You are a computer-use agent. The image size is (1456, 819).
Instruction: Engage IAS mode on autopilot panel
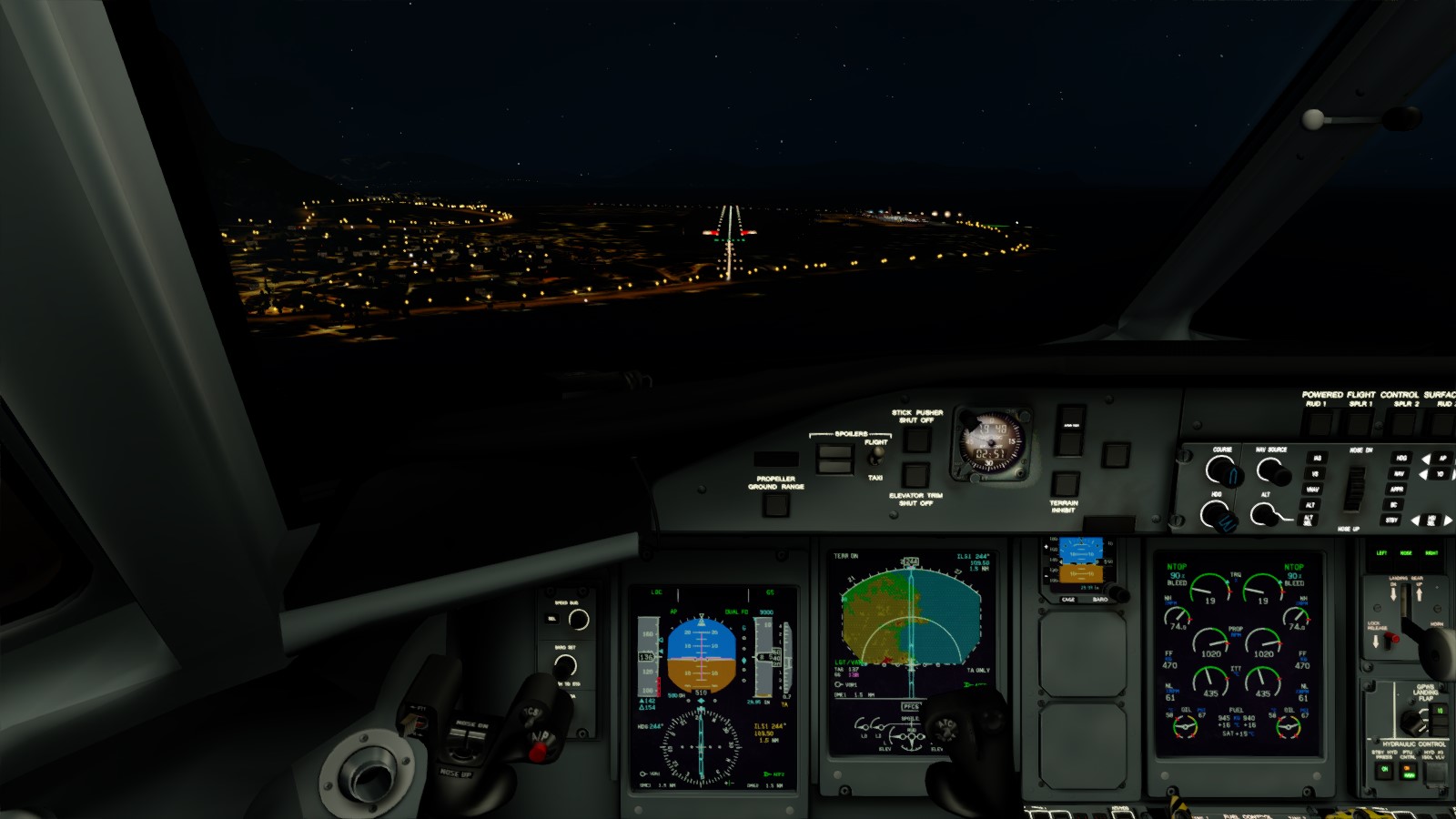tap(1316, 459)
